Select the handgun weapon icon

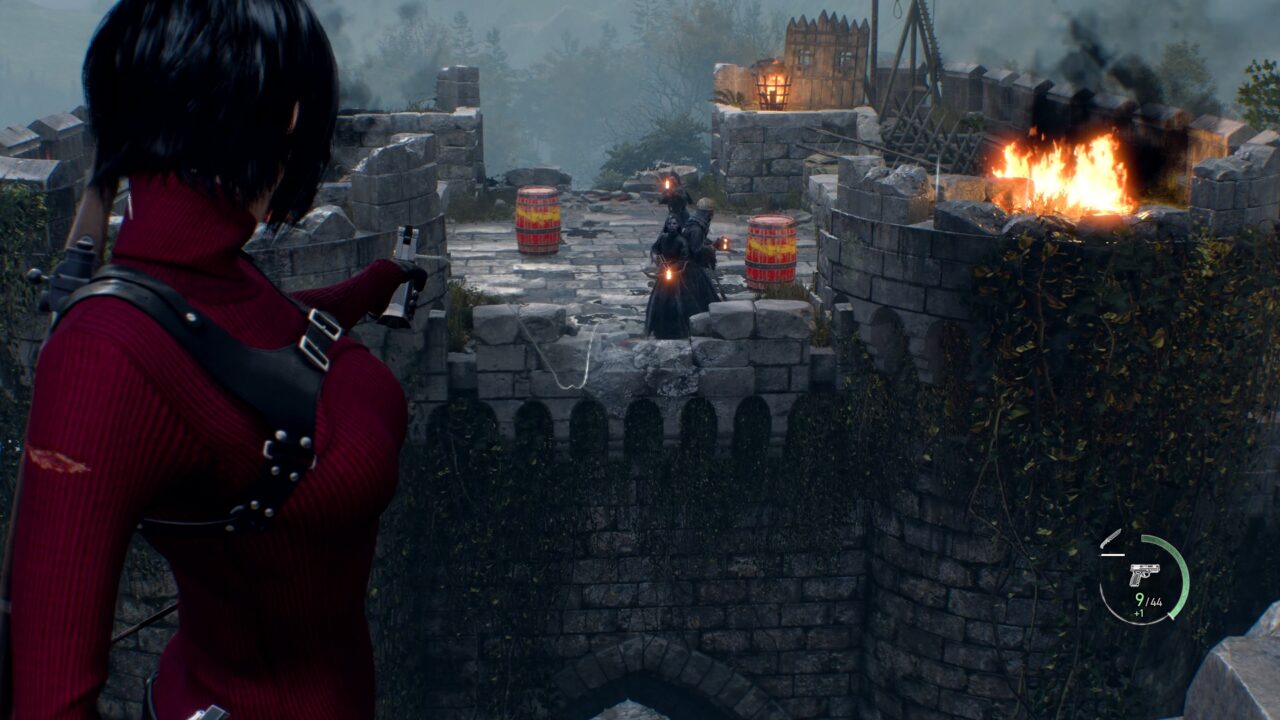(x=1143, y=574)
